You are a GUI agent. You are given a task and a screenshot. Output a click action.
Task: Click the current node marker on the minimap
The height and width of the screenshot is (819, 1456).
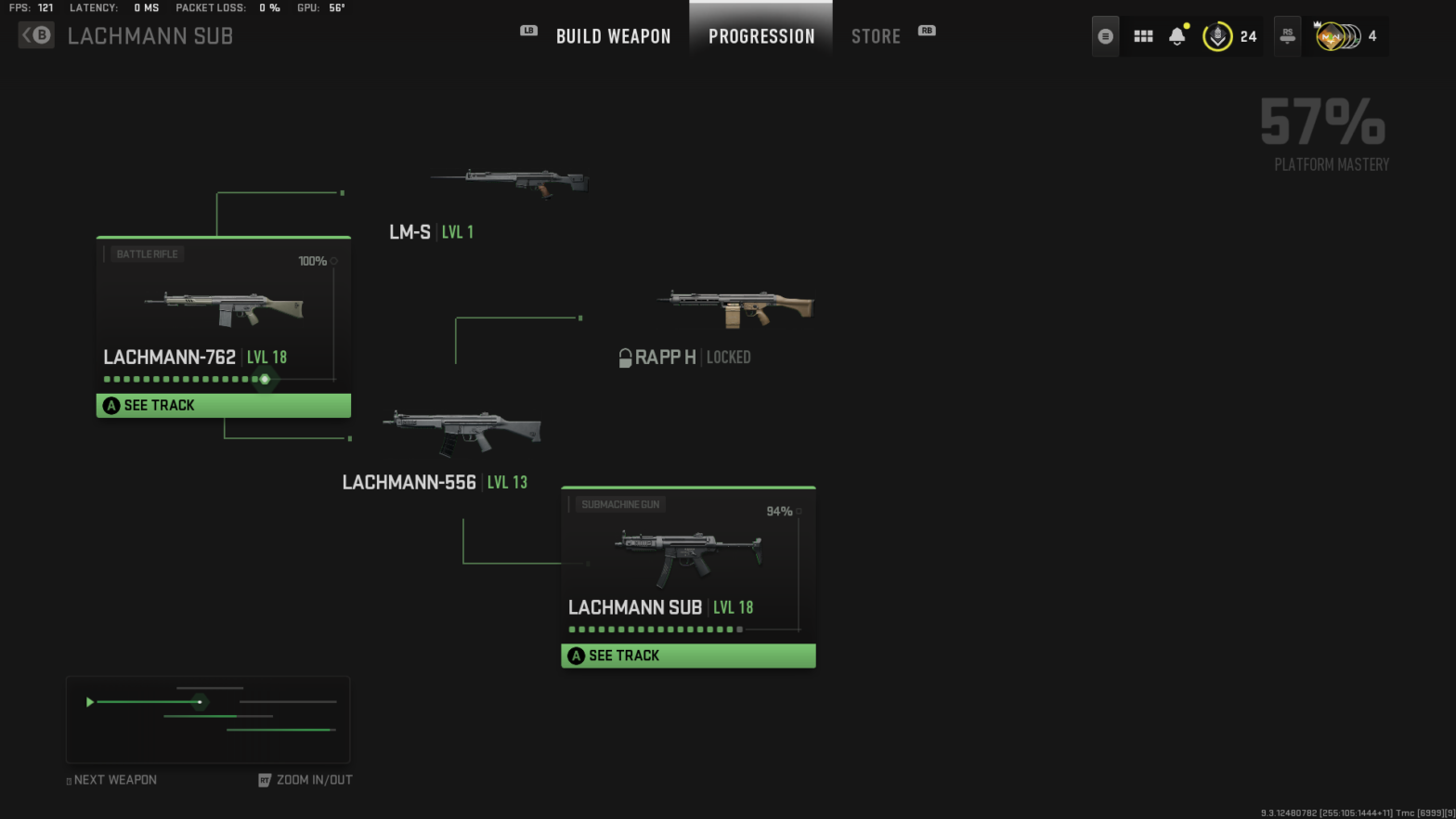tap(200, 703)
